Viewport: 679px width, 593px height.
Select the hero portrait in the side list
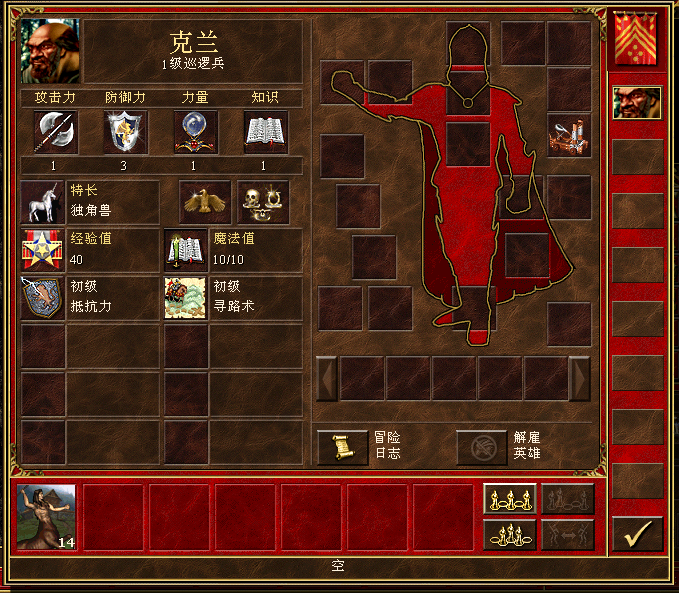tap(637, 103)
